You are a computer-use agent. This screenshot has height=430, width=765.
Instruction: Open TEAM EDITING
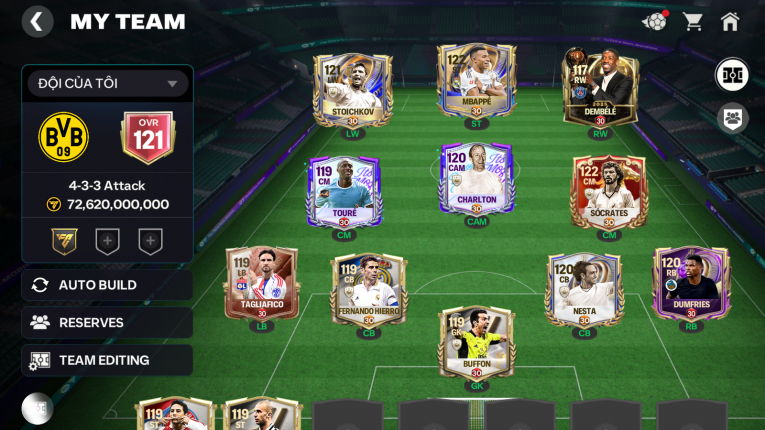107,360
